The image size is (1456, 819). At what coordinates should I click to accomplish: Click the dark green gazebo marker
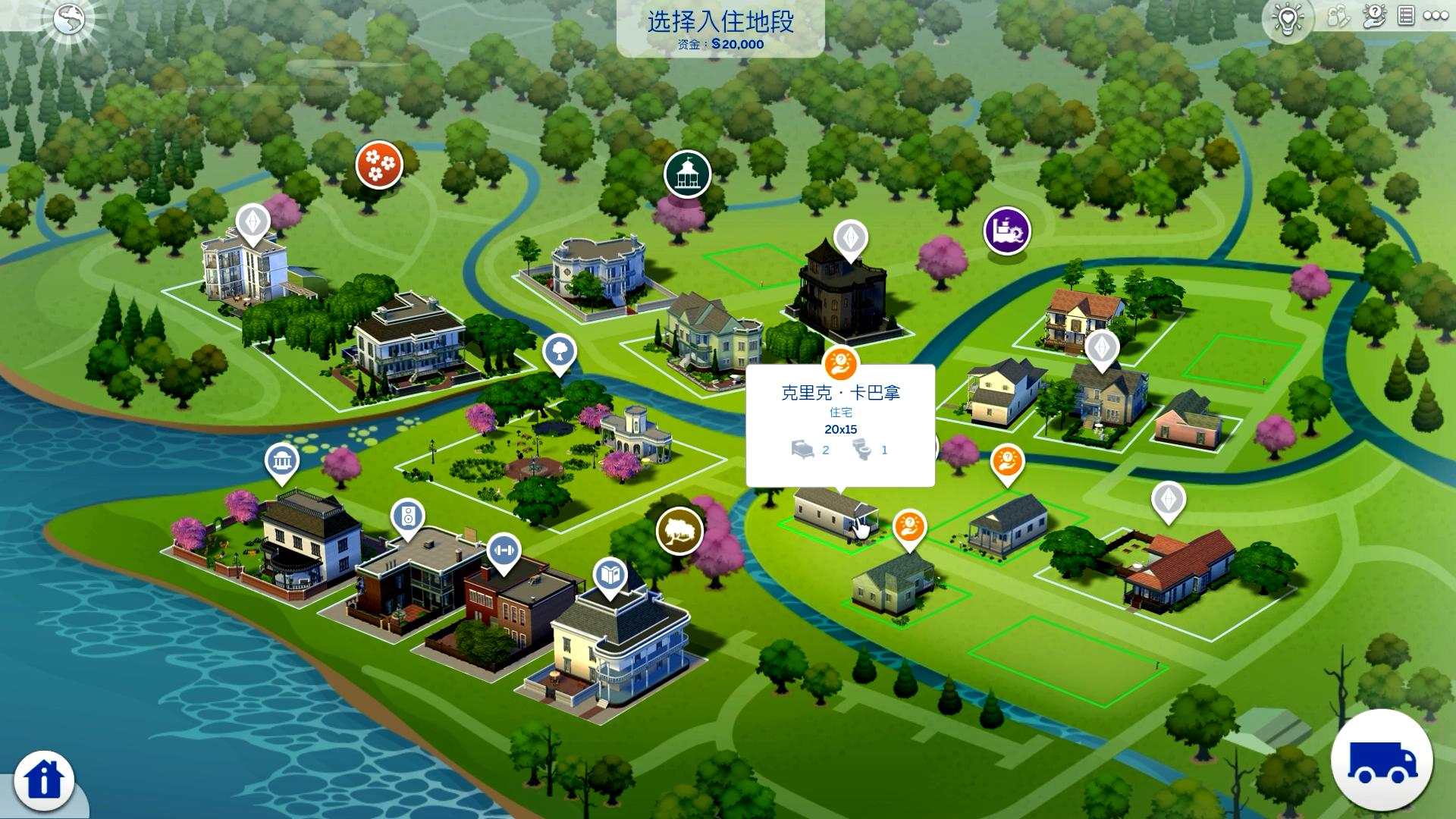687,174
